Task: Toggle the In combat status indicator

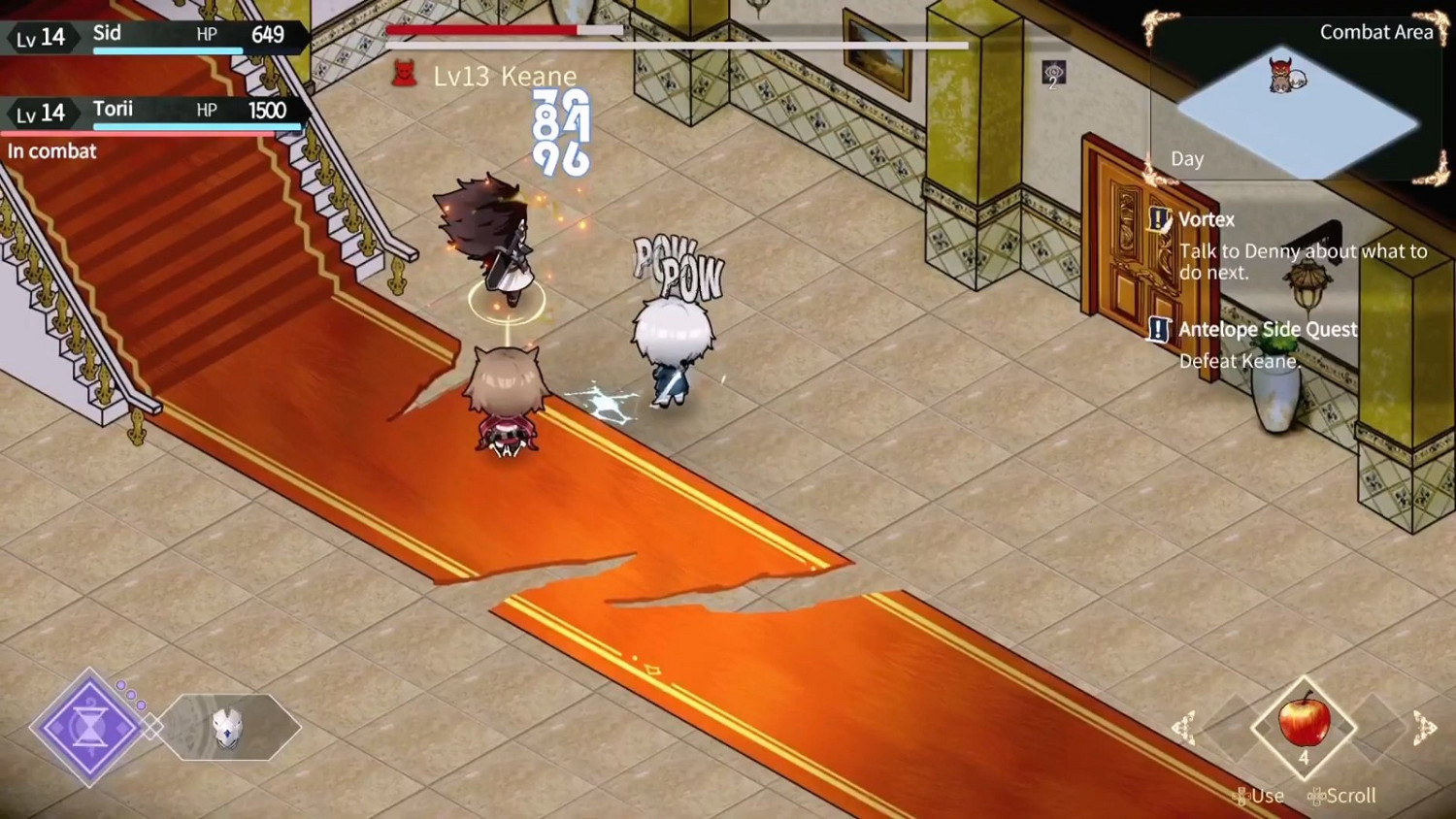Action: [x=53, y=151]
